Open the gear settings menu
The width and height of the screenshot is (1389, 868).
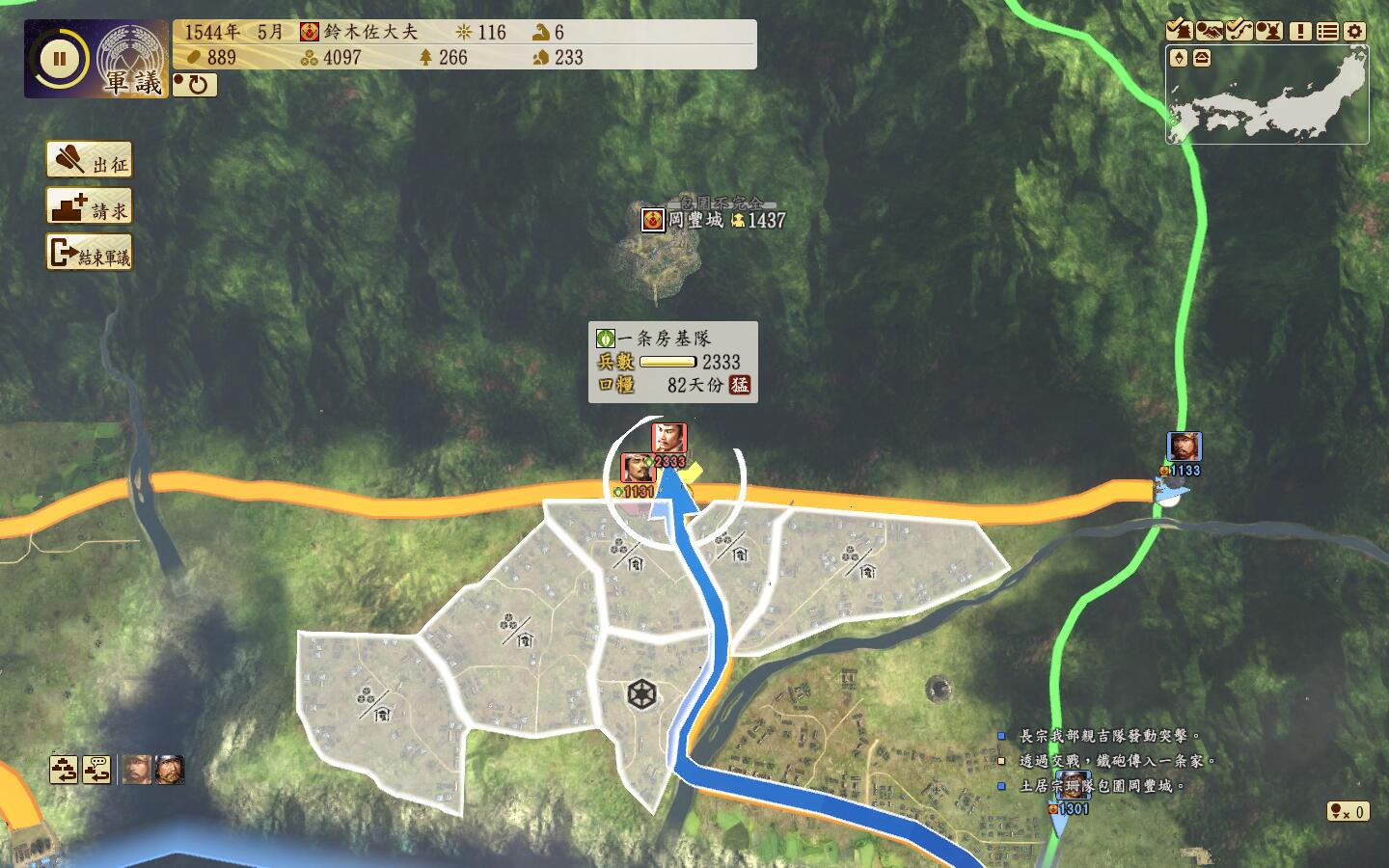pyautogui.click(x=1355, y=31)
